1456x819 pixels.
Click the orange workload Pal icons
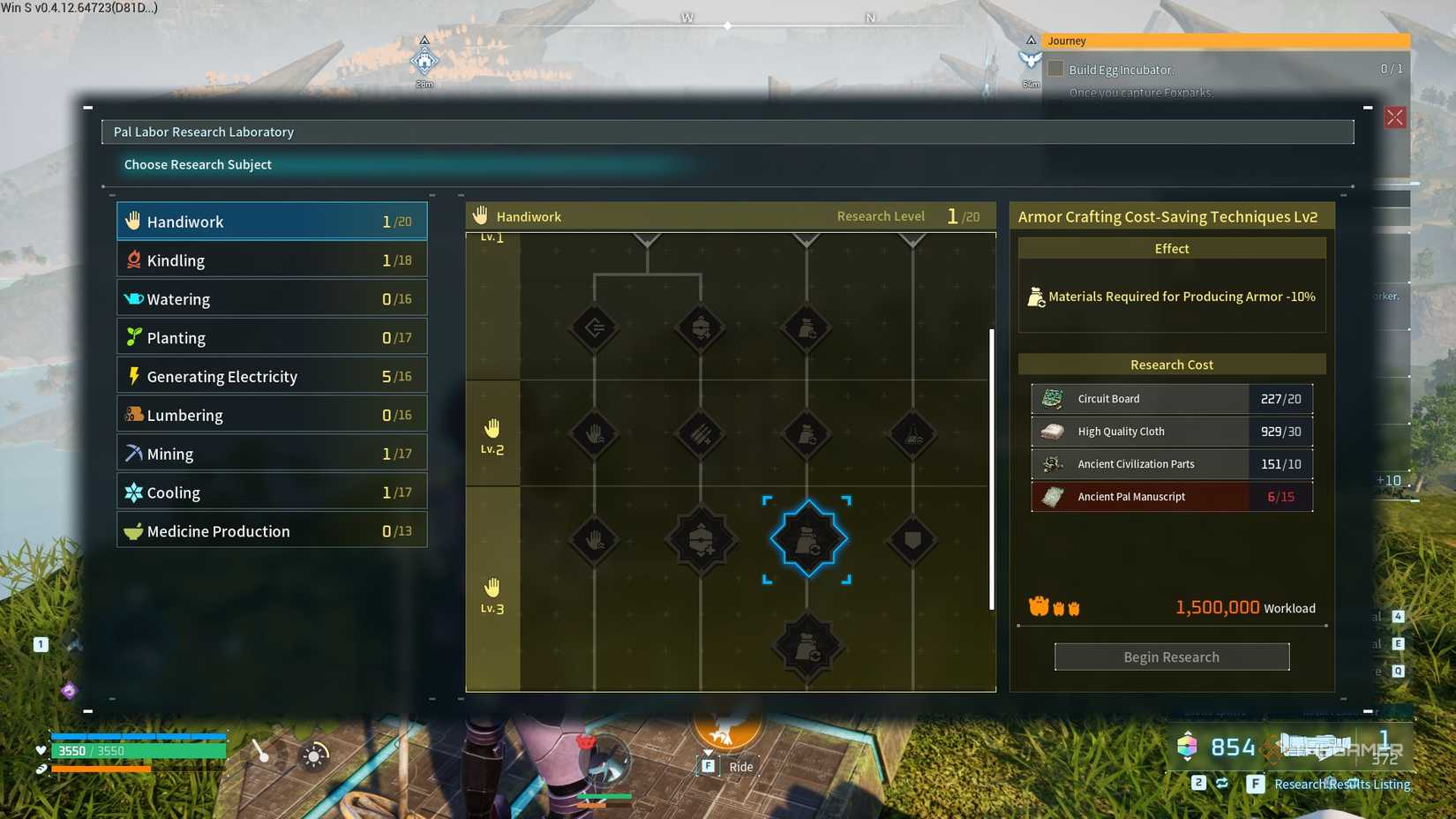(x=1055, y=607)
